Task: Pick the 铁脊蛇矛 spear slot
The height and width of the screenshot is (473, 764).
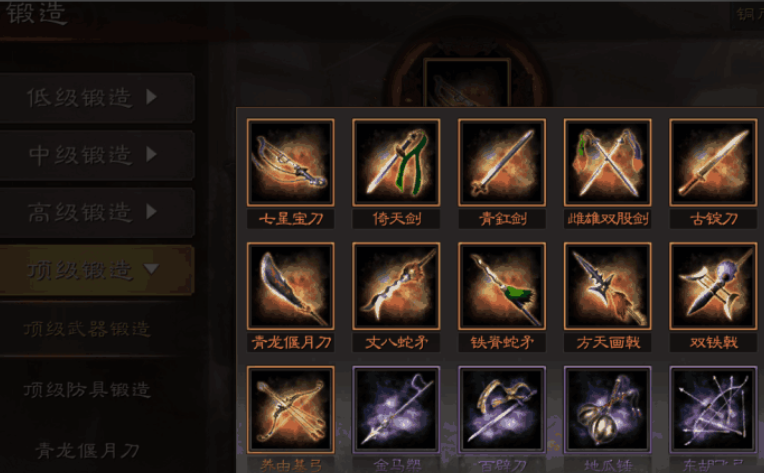Action: pos(502,286)
